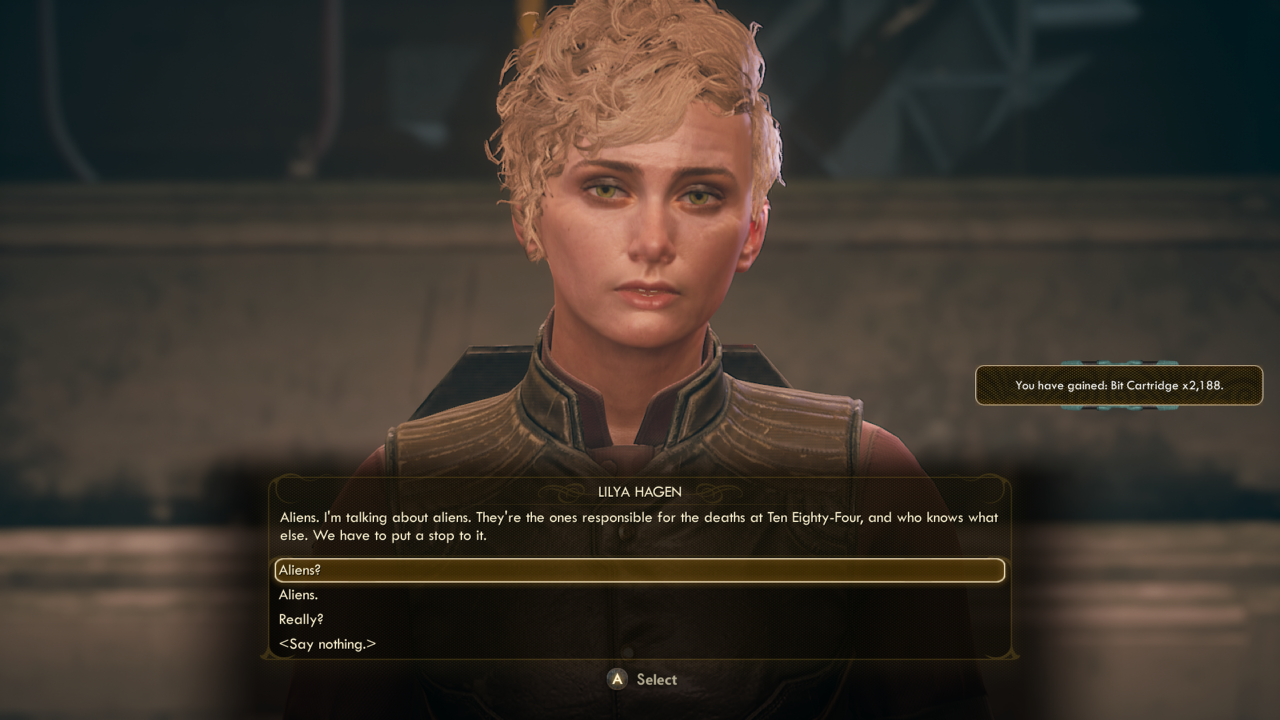Pick the "Really?" dialogue option
This screenshot has width=1280, height=720.
[x=301, y=619]
